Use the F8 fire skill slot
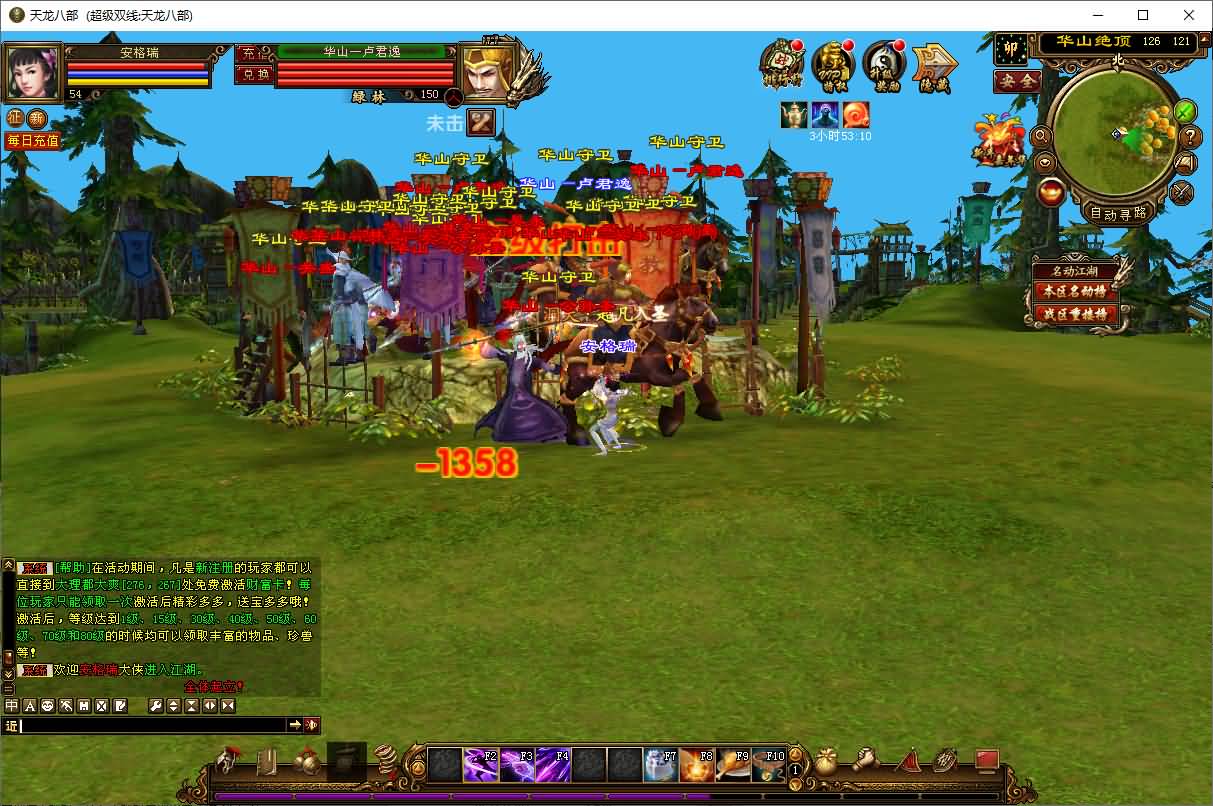 point(697,765)
